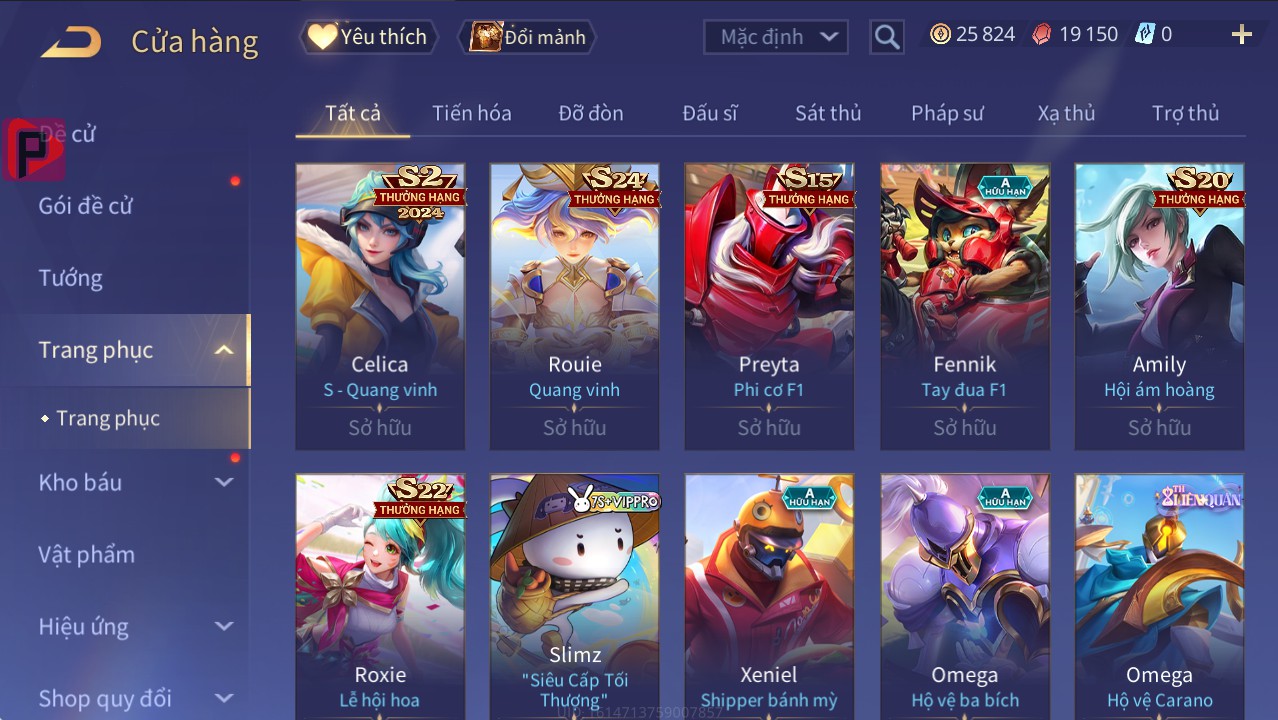Switch to the Đỡ đòn tab
The width and height of the screenshot is (1278, 720).
coord(590,113)
